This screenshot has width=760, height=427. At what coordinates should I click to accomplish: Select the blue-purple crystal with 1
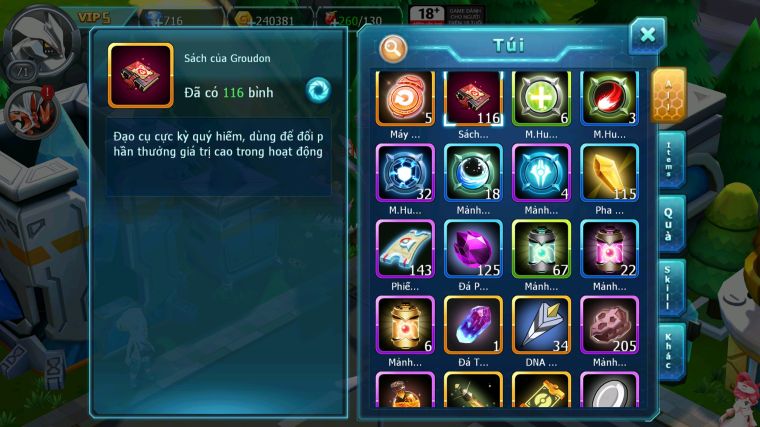(x=473, y=325)
